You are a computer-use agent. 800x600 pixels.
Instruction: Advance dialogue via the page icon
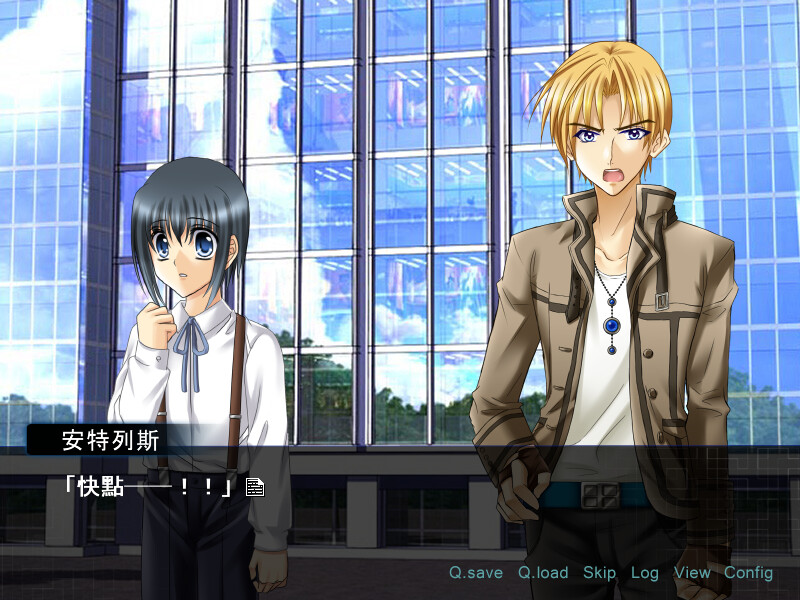255,487
